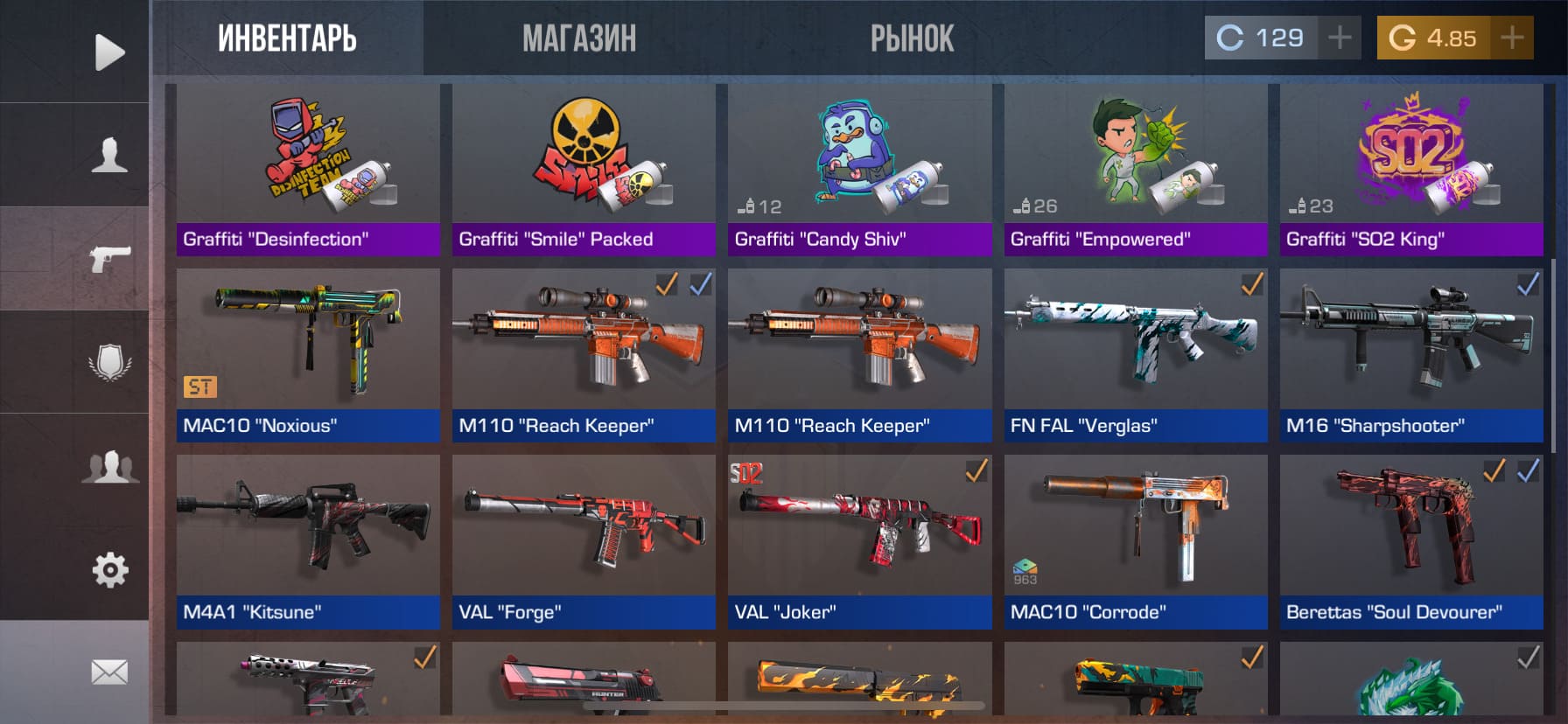This screenshot has width=1568, height=724.
Task: Choose the M16 "Sharpshooter" skin
Action: pyautogui.click(x=1410, y=354)
